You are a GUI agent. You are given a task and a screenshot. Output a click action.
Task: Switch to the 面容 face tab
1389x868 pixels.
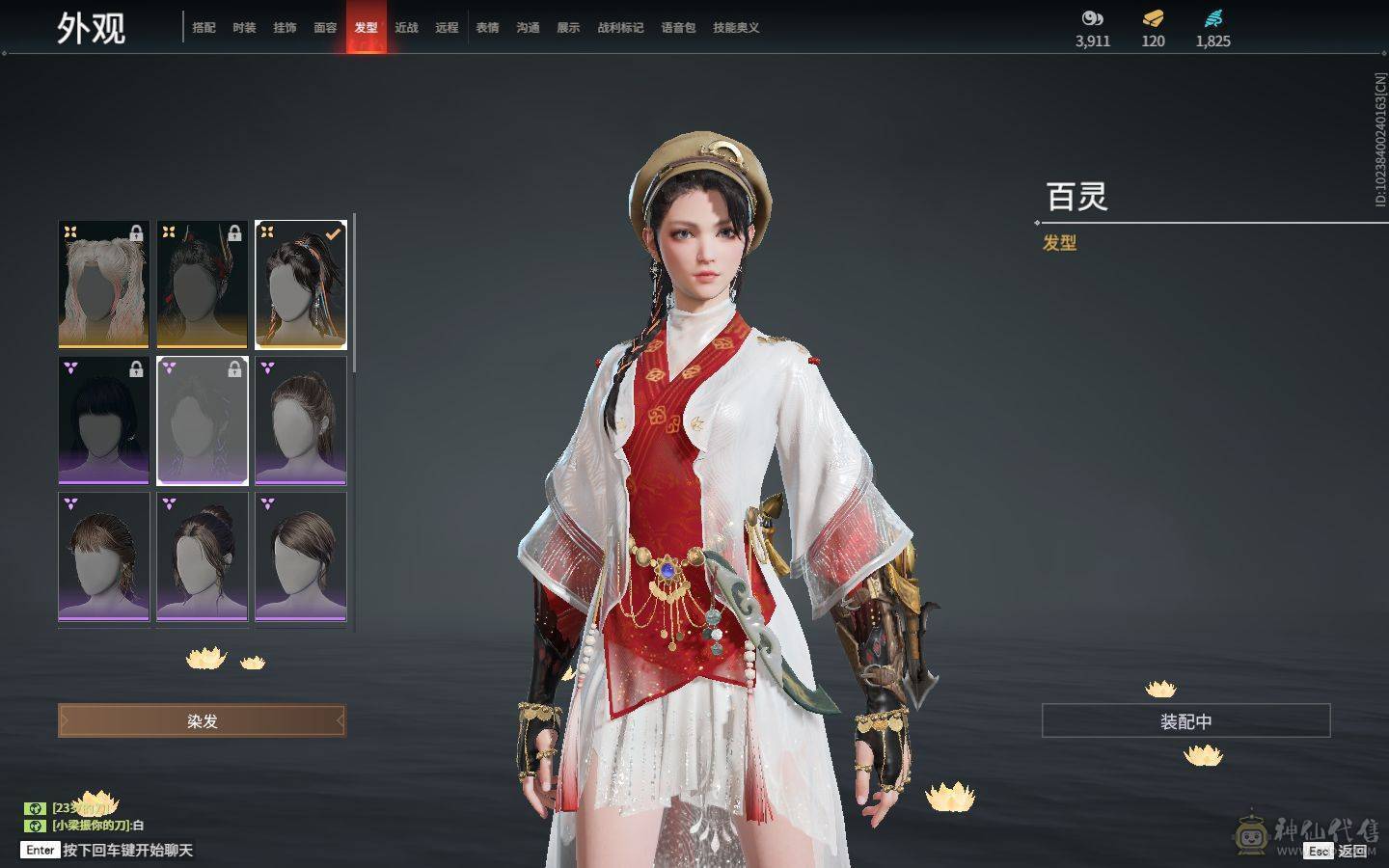point(325,28)
